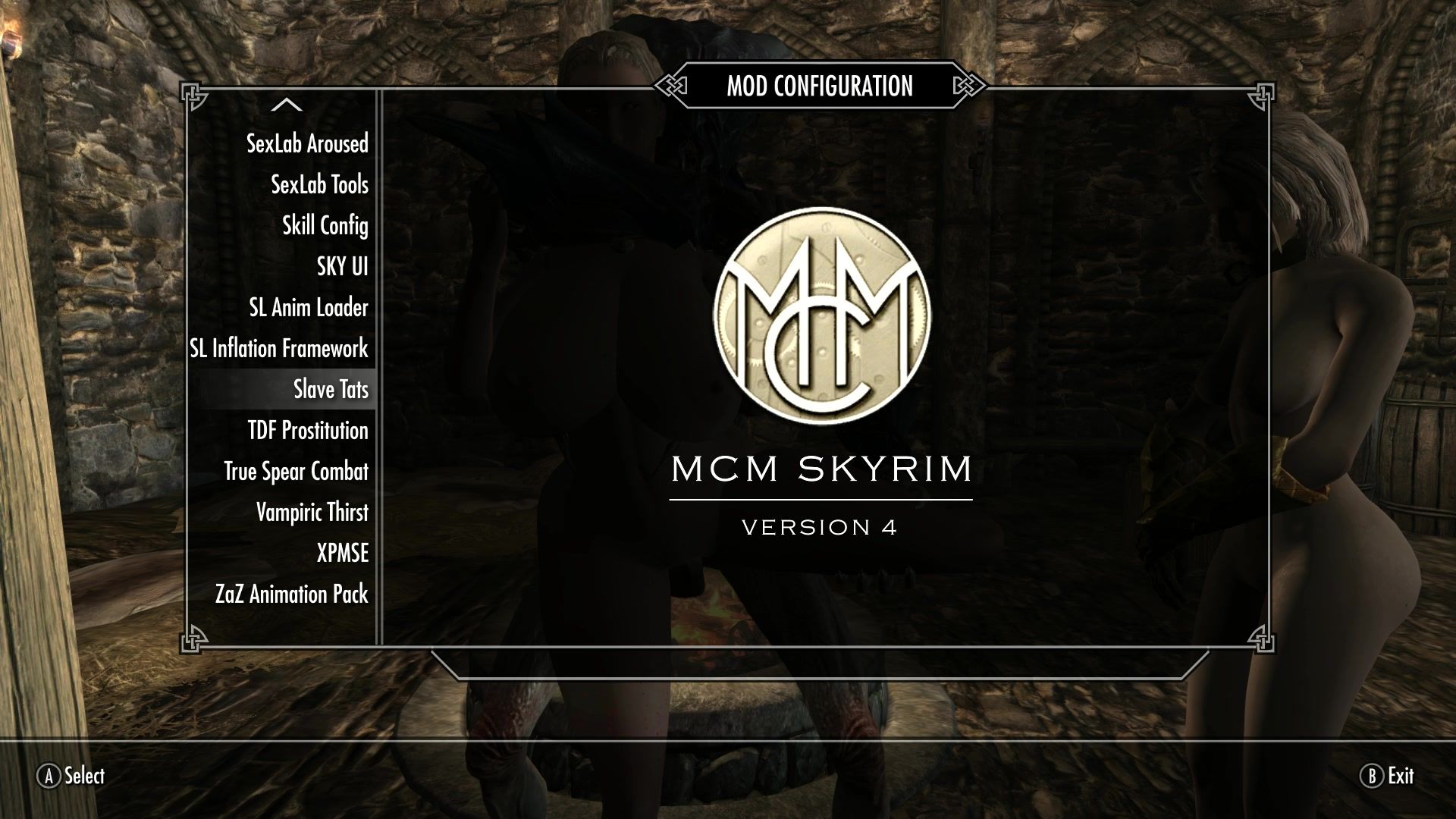Select TDF Prostitution in the list
The height and width of the screenshot is (819, 1456).
pyautogui.click(x=308, y=430)
